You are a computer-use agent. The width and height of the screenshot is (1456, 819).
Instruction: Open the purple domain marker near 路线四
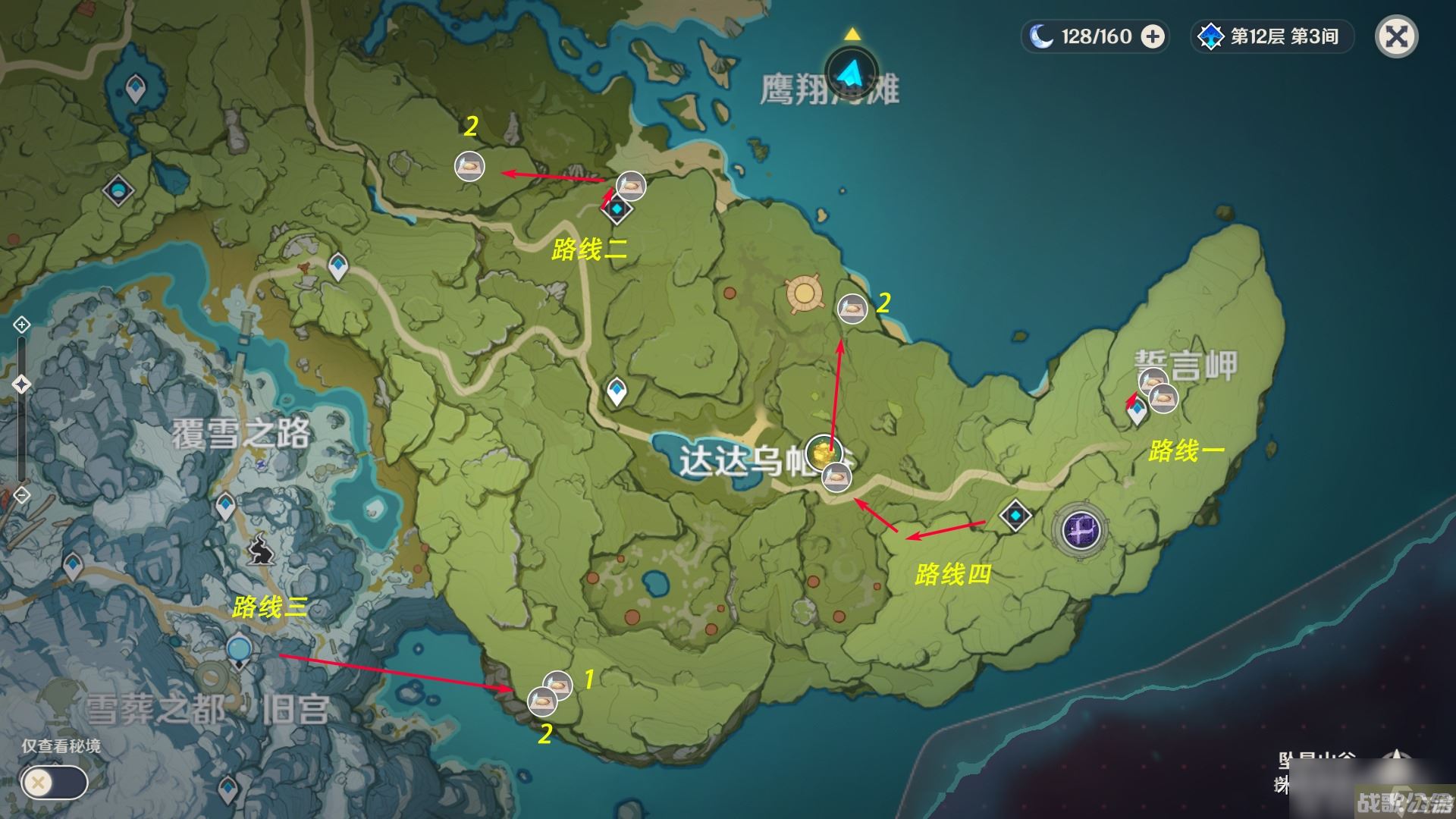tap(1081, 529)
